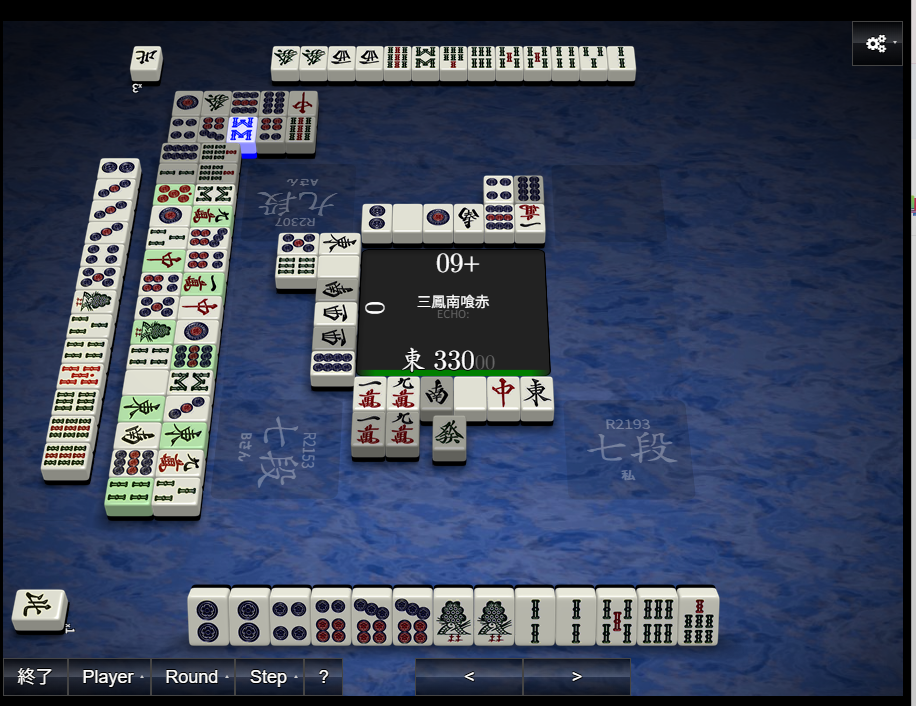The image size is (916, 706).
Task: Step backward with the < button
Action: click(x=469, y=677)
